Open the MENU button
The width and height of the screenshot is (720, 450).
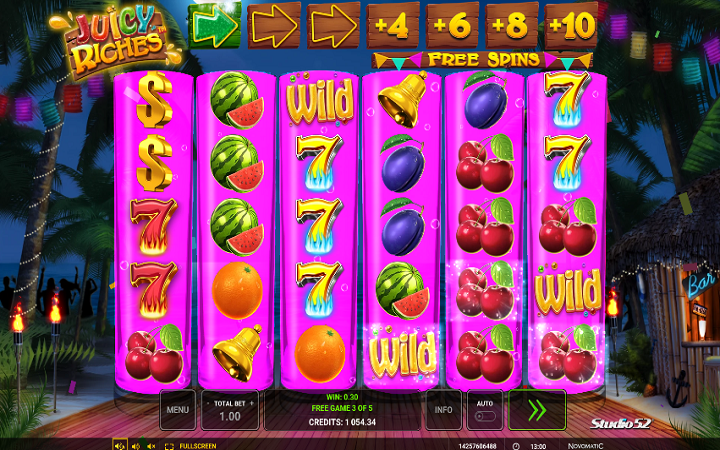[178, 409]
